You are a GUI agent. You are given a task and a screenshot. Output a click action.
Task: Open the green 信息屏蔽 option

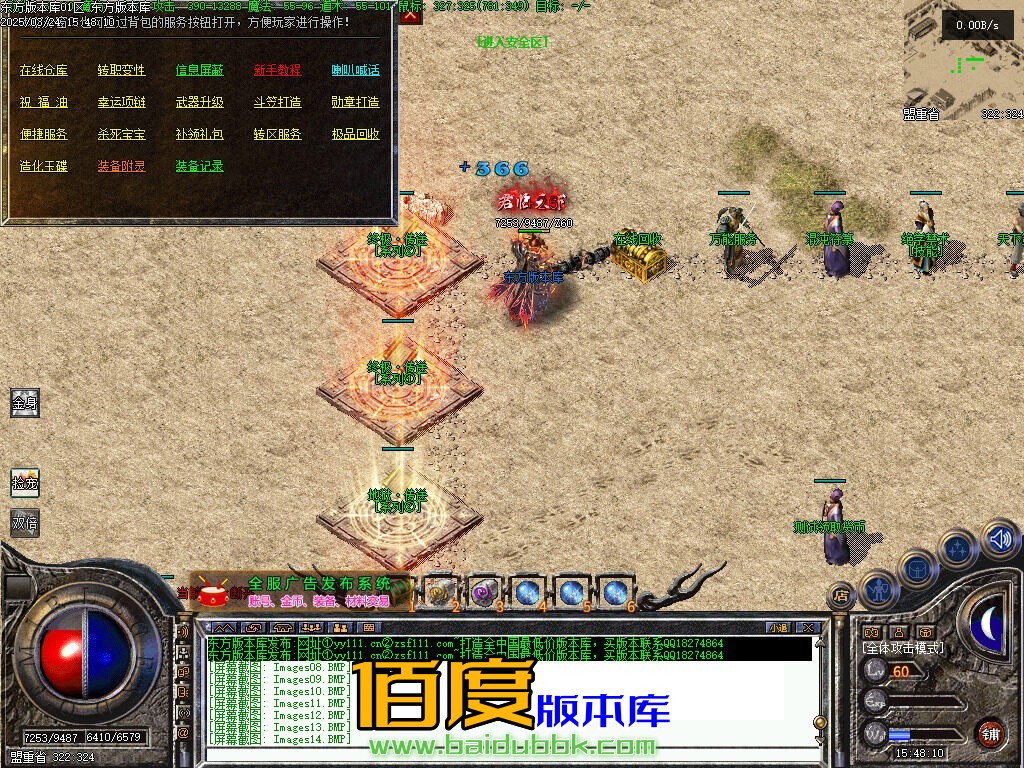coord(200,70)
